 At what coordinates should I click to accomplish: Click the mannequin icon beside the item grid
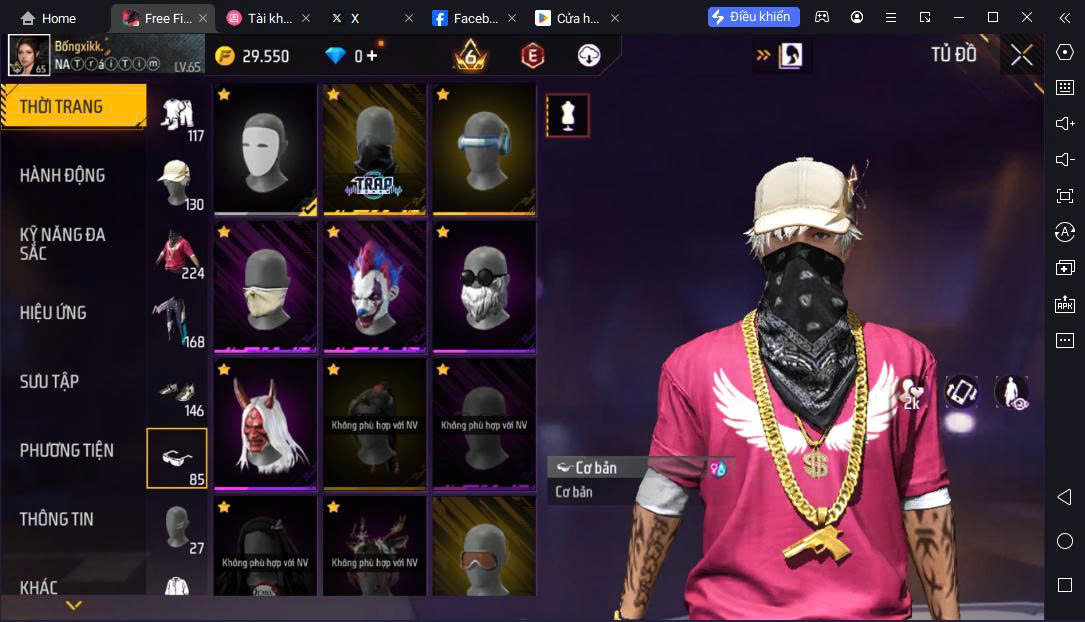pos(568,116)
